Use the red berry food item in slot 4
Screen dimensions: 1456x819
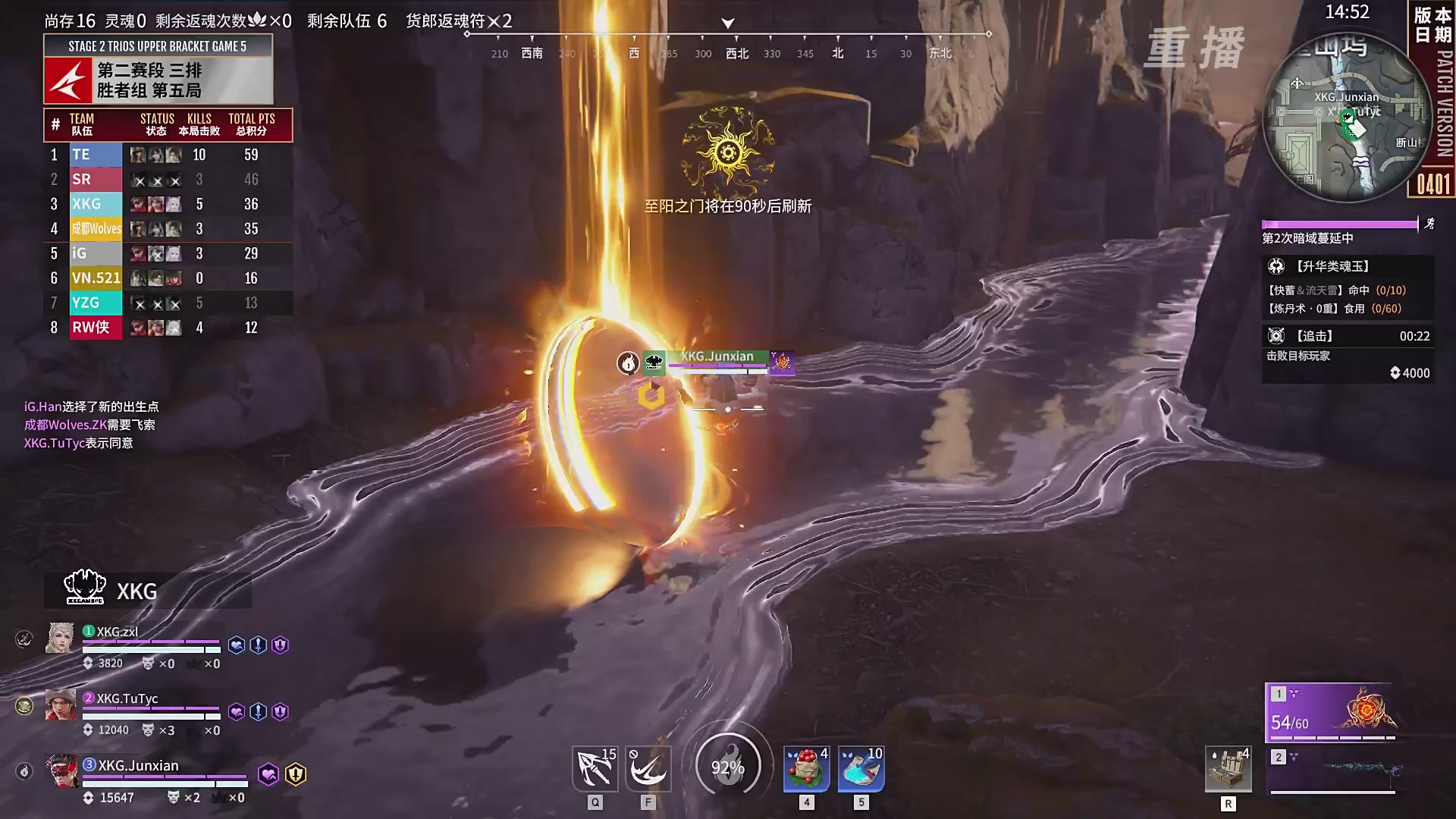806,768
